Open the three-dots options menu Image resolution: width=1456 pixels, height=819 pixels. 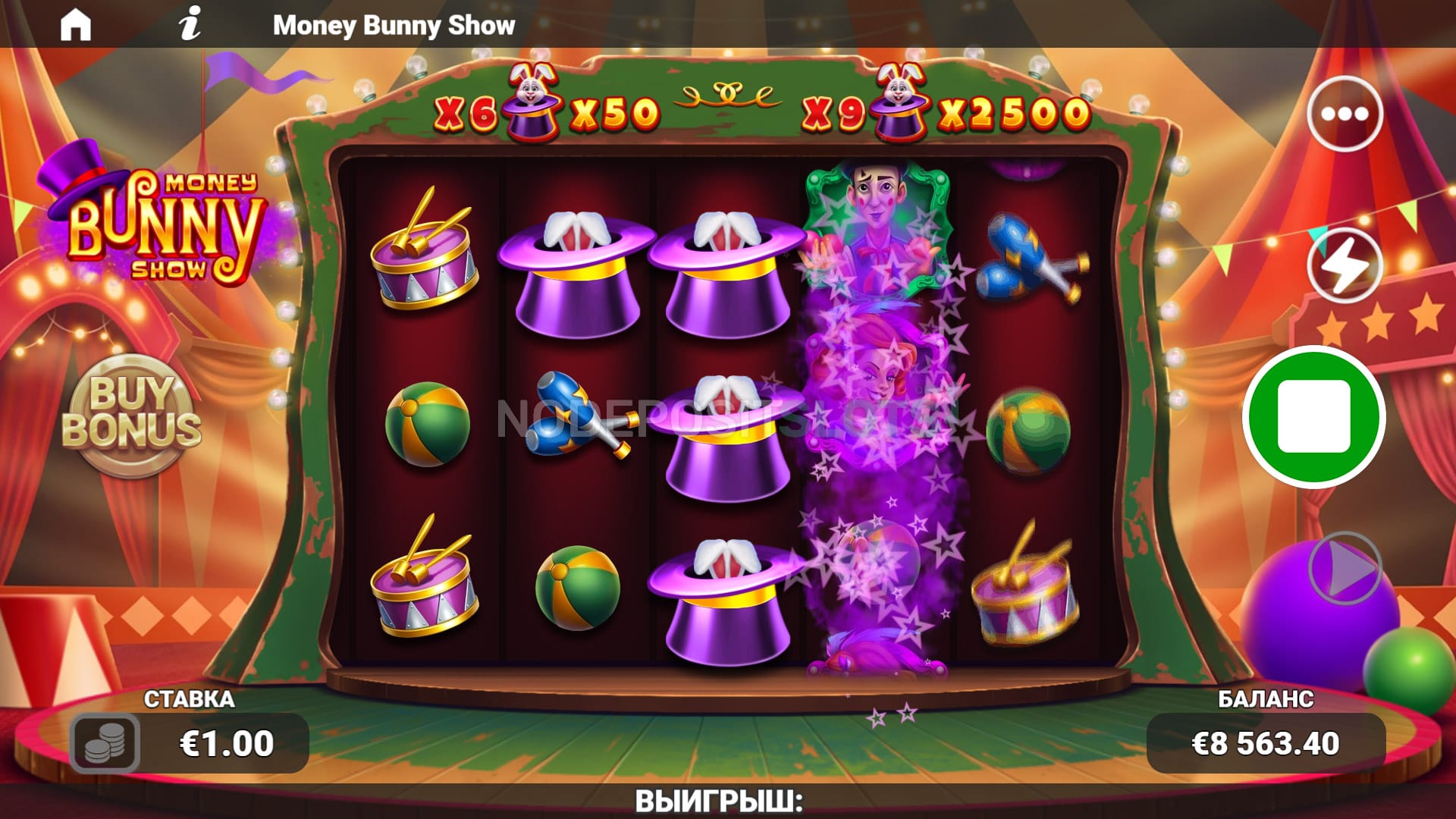1344,114
